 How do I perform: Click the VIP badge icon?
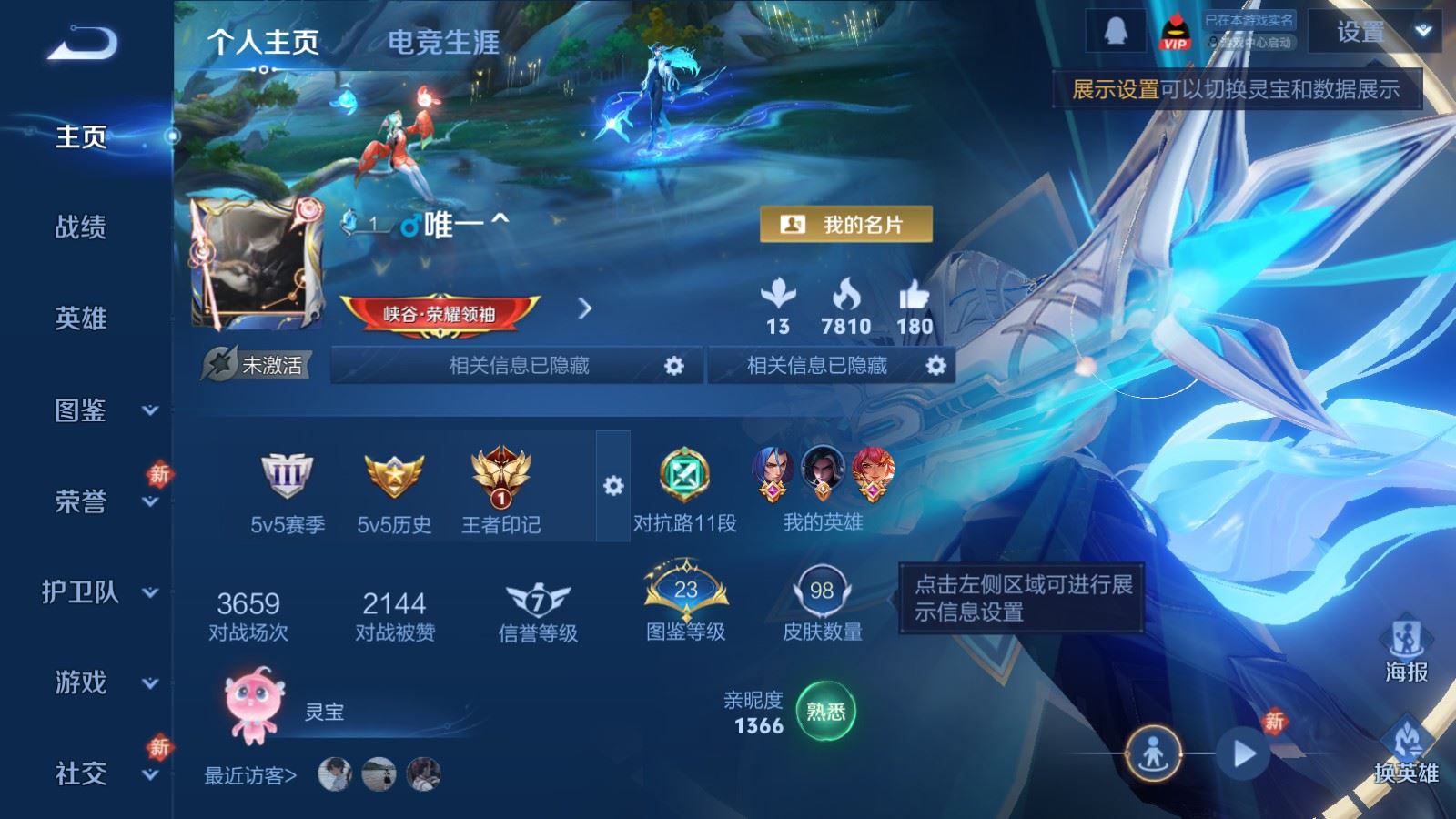pos(1174,29)
